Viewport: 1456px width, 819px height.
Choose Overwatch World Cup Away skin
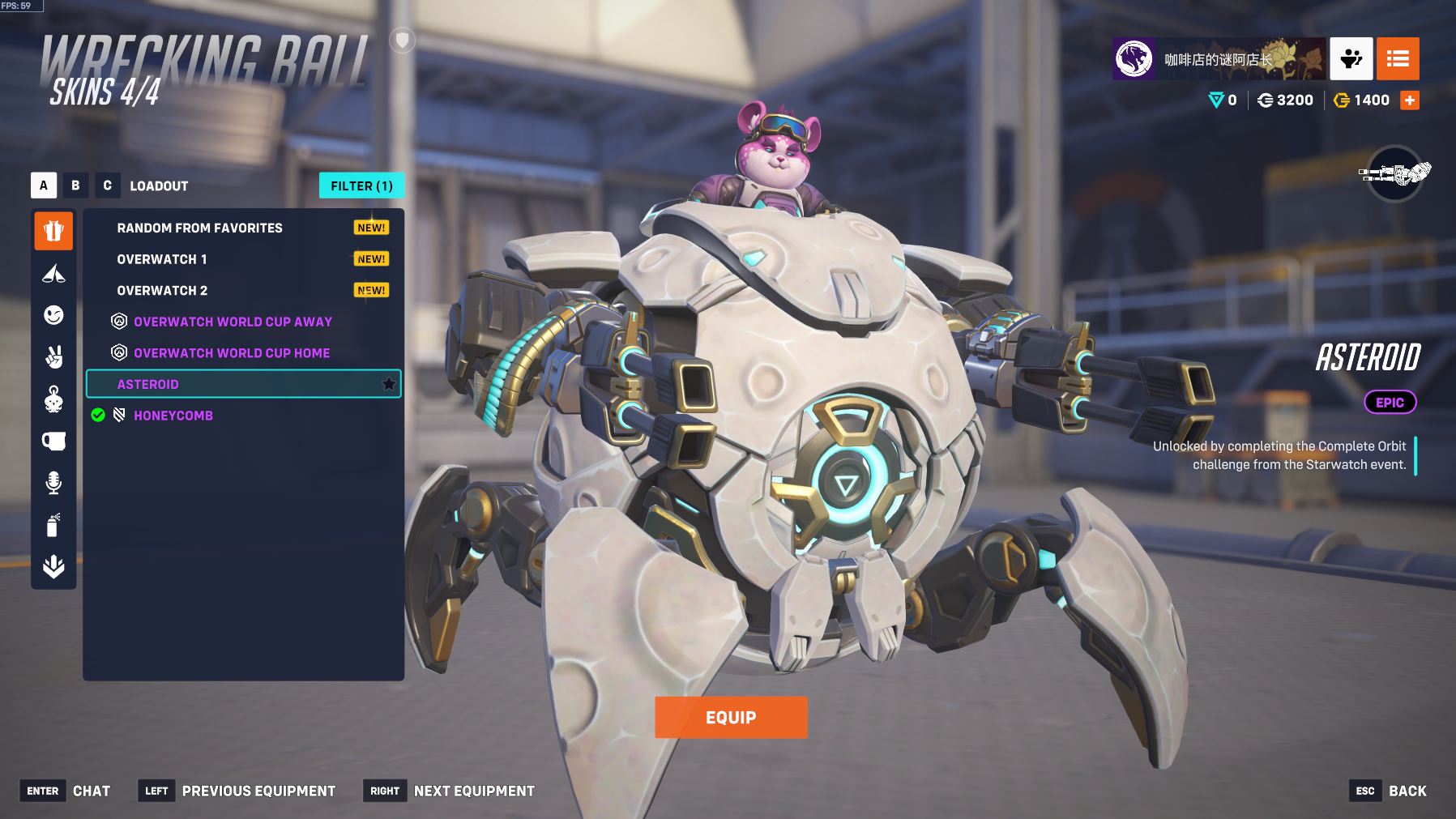click(x=233, y=322)
